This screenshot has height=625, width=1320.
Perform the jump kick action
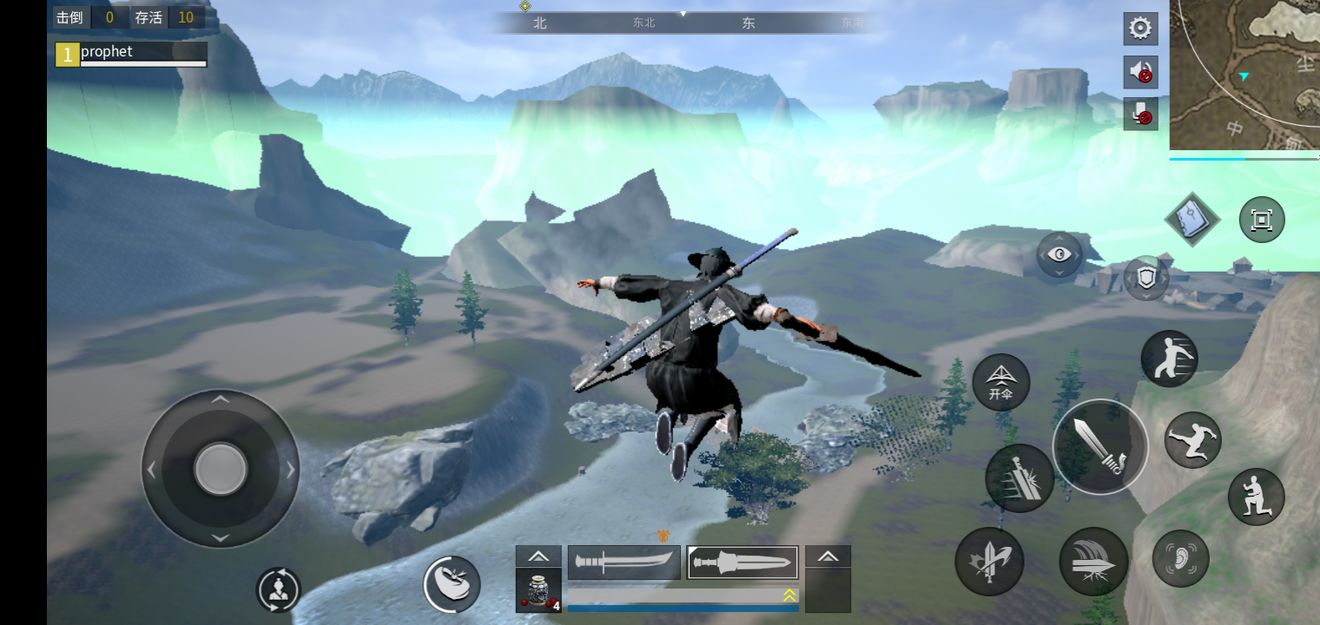tap(1193, 440)
